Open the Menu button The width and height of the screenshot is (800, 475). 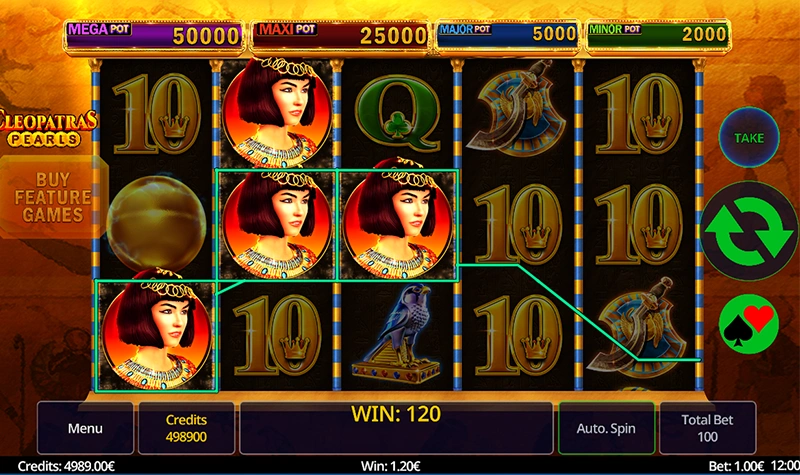[x=85, y=428]
